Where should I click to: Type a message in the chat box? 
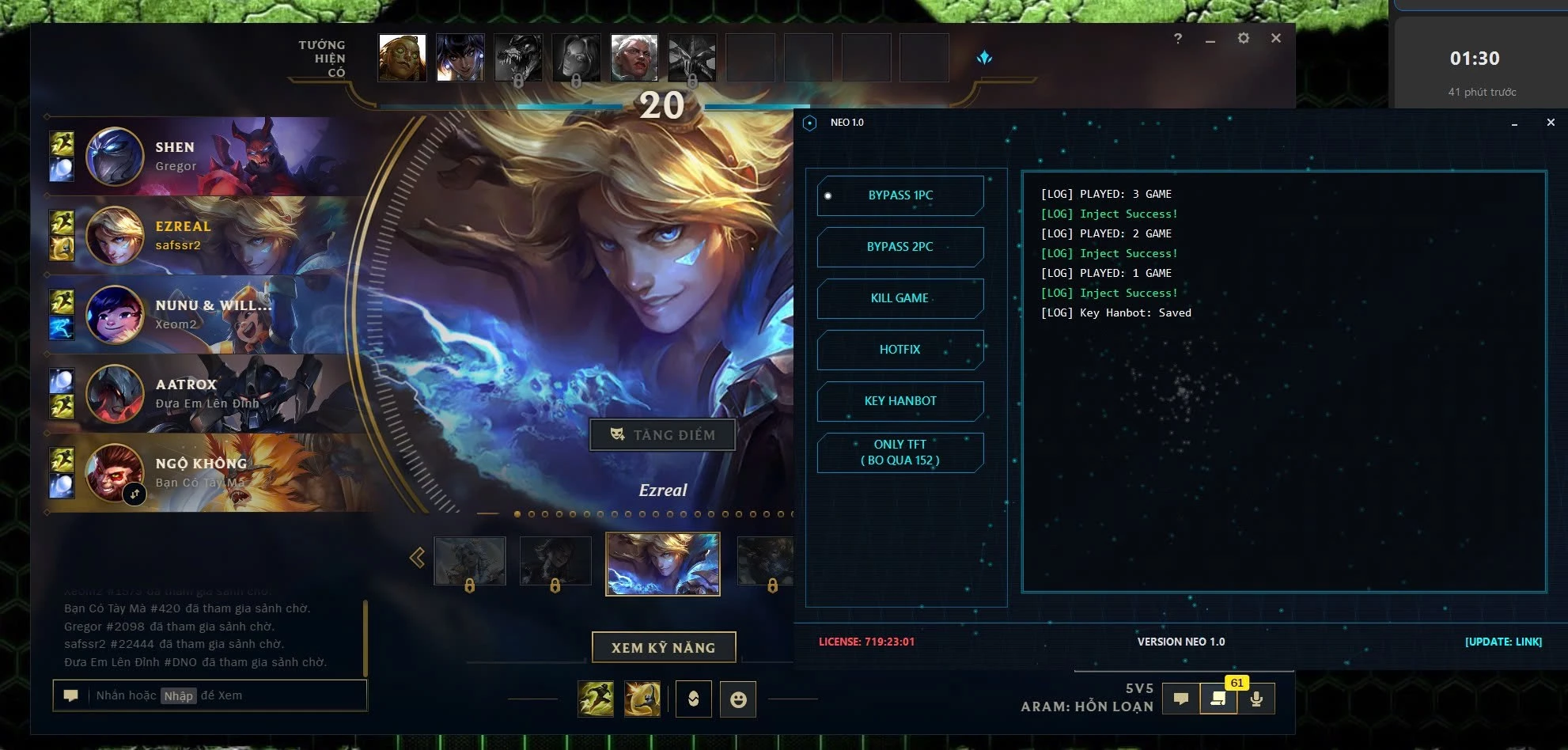[222, 695]
